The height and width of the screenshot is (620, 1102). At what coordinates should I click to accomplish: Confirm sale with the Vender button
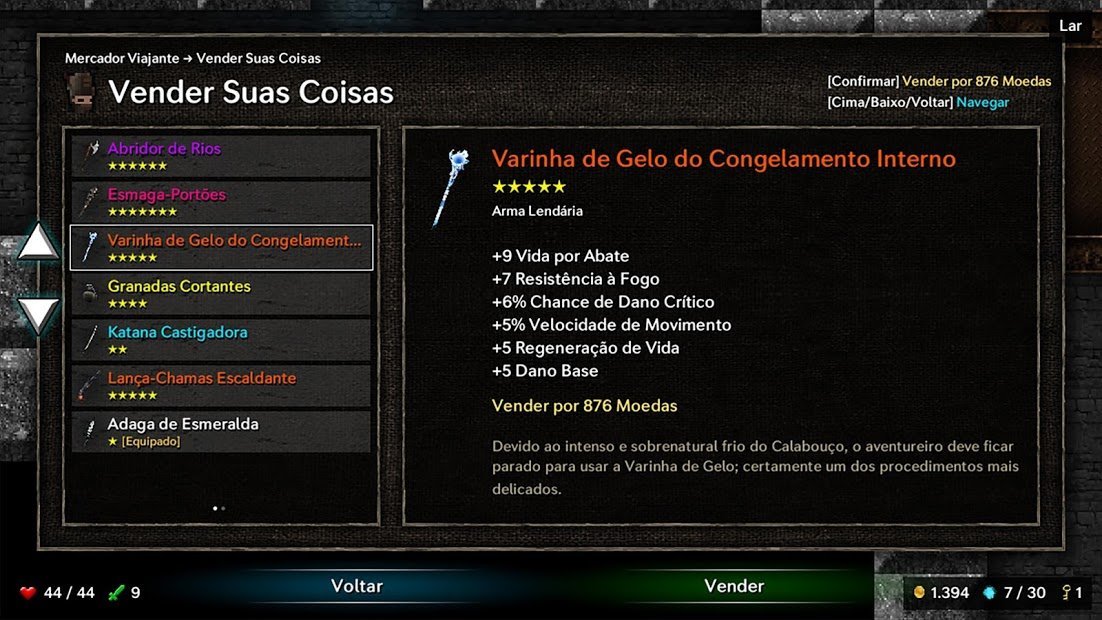[734, 587]
